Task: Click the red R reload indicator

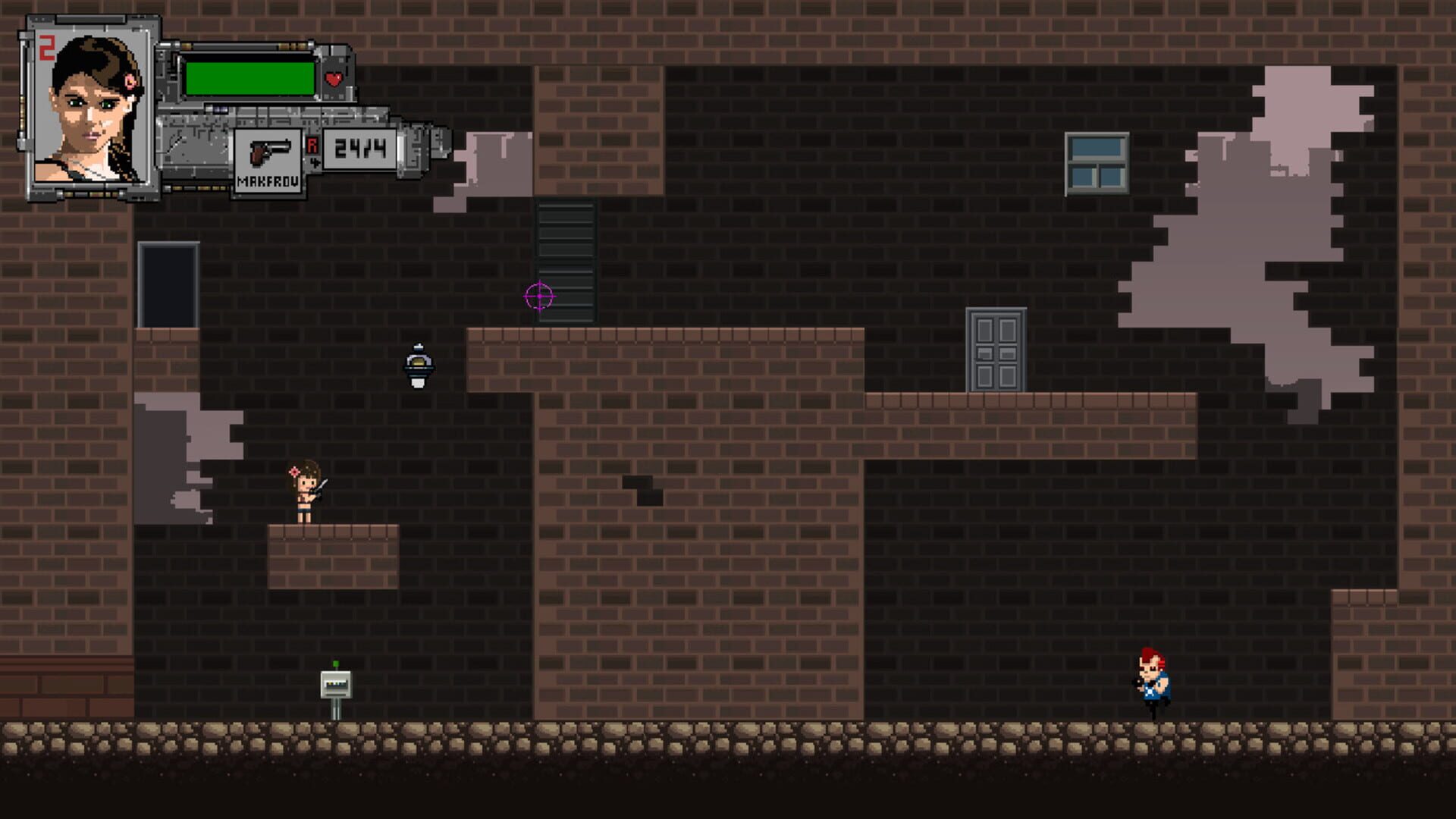Action: coord(312,144)
